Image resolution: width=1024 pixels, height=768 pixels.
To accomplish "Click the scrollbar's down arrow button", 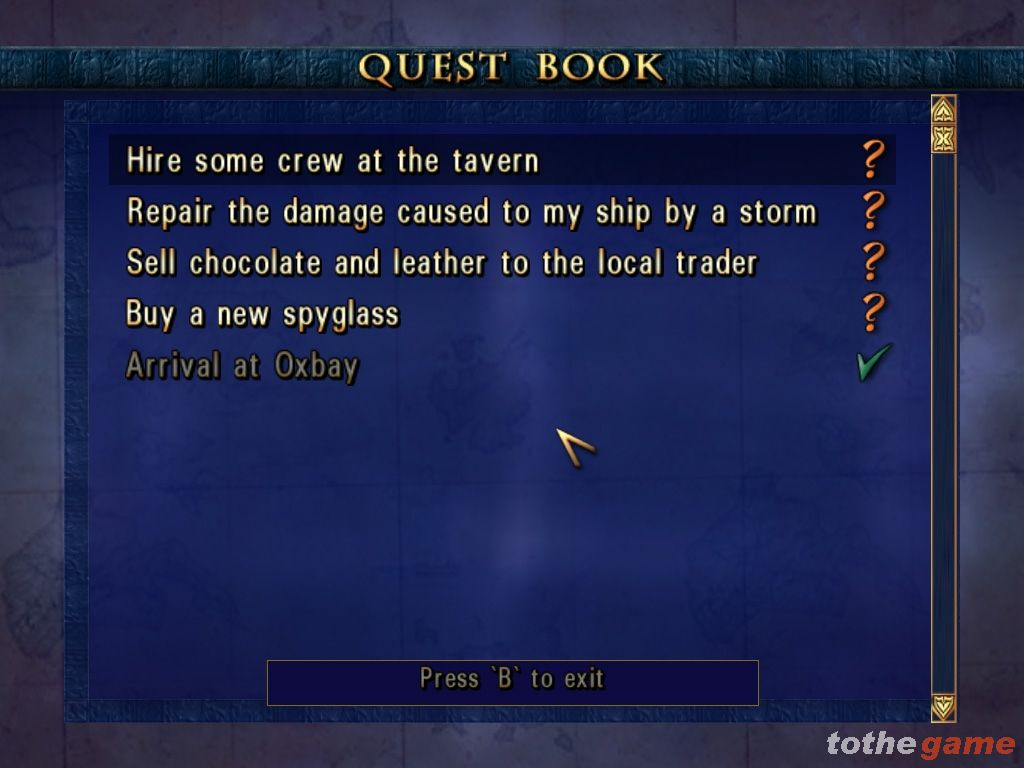I will (943, 707).
